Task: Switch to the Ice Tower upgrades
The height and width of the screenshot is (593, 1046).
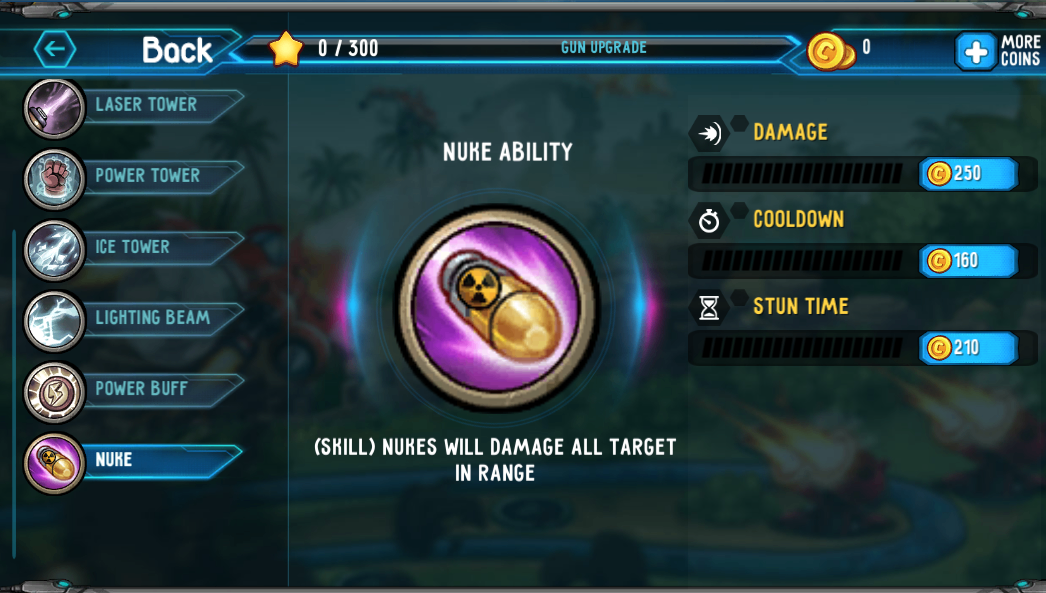Action: click(x=135, y=247)
